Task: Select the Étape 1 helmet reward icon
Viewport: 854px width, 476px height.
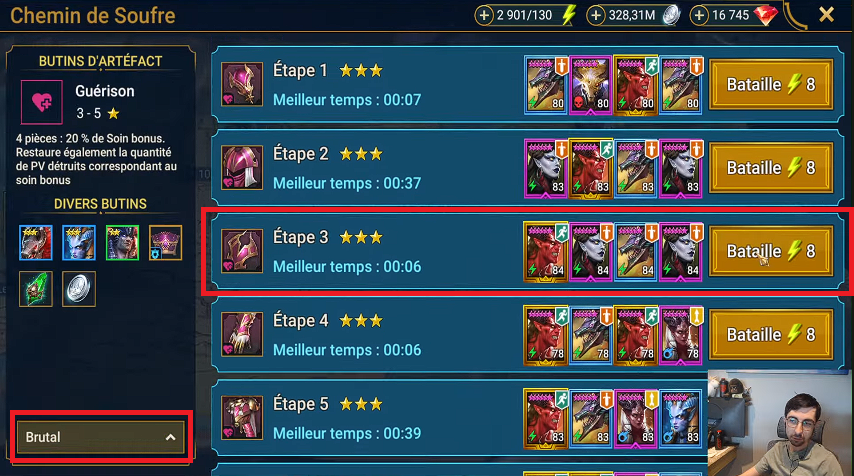Action: click(x=241, y=85)
